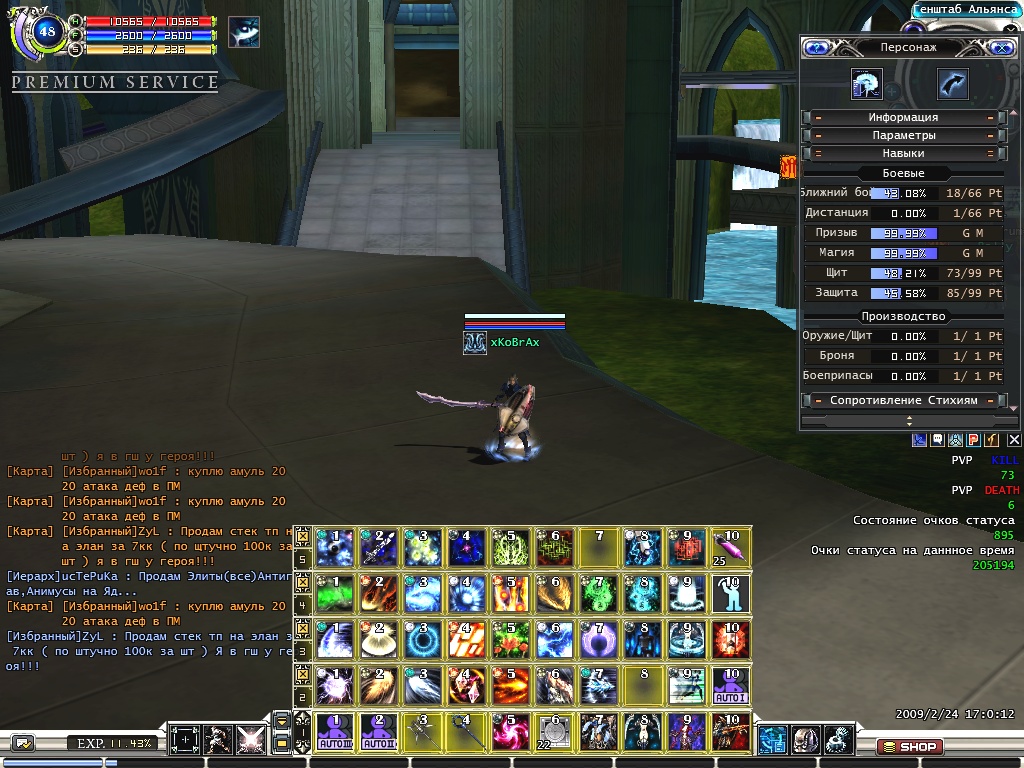Viewport: 1024px width, 768px height.
Task: Click the help question-mark button in Персонаж panel
Action: point(816,47)
